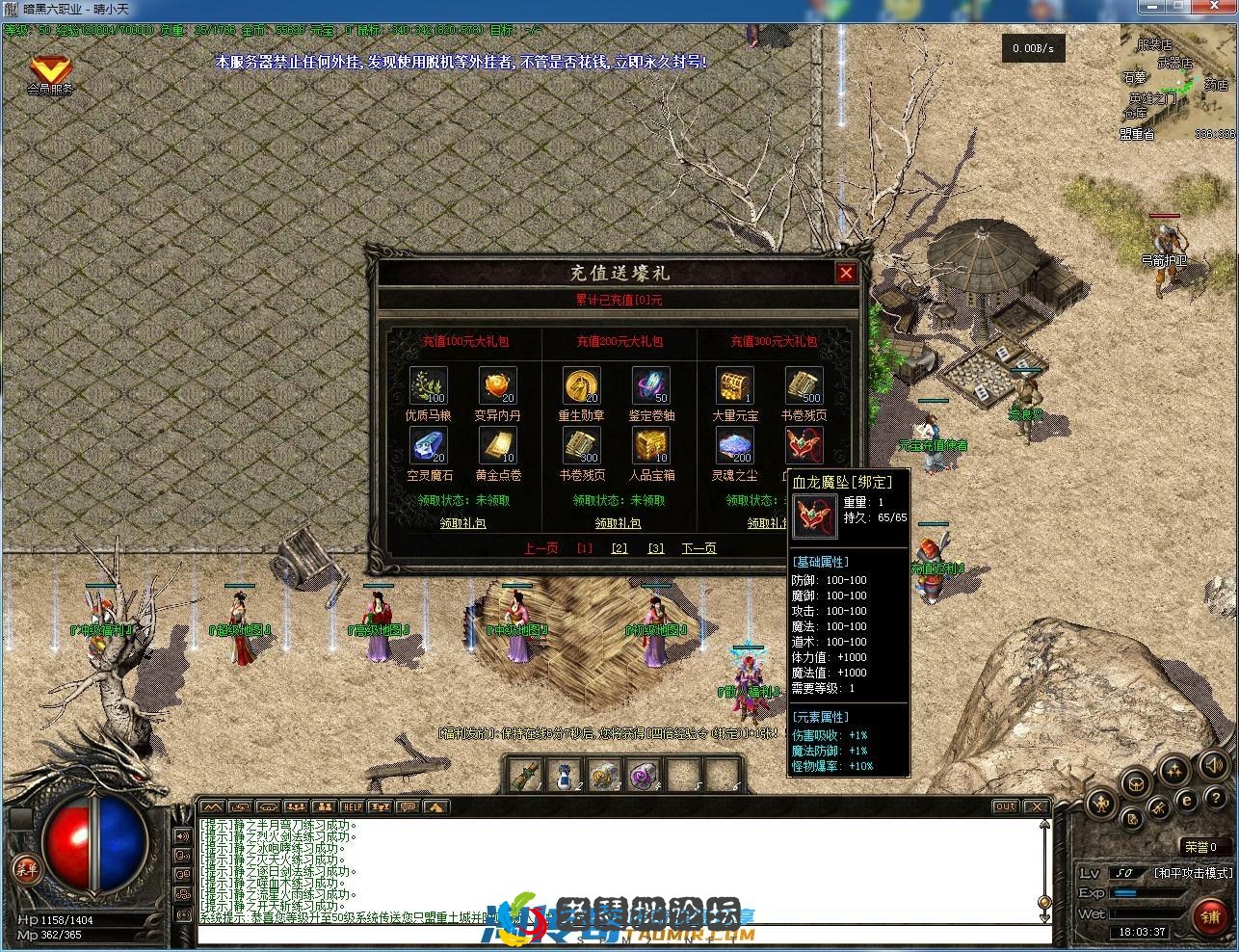Viewport: 1239px width, 952px height.
Task: Claim the 200元 gift pack via 领取礼包
Action: pyautogui.click(x=618, y=523)
